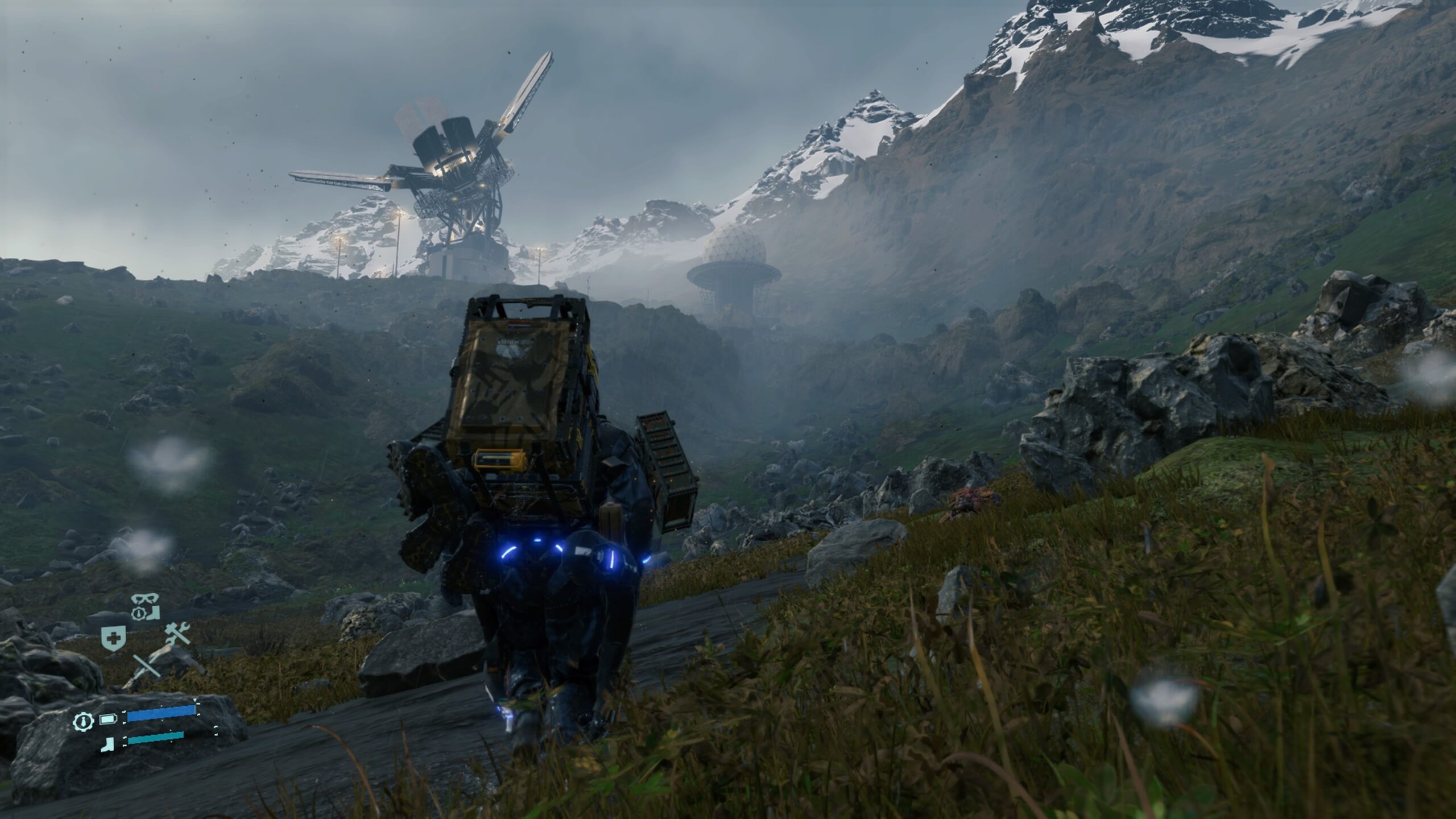Select the binoculars goggles icon in quick menu

click(145, 599)
